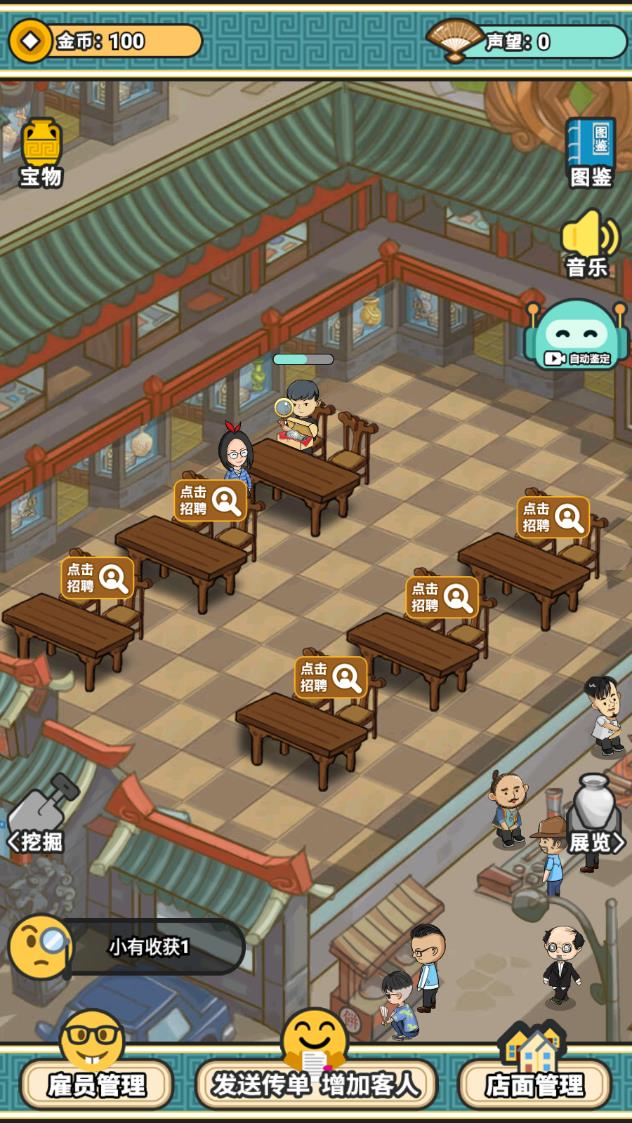The image size is (632, 1123).
Task: Go to 挖掘 with the shovel icon
Action: click(x=40, y=815)
